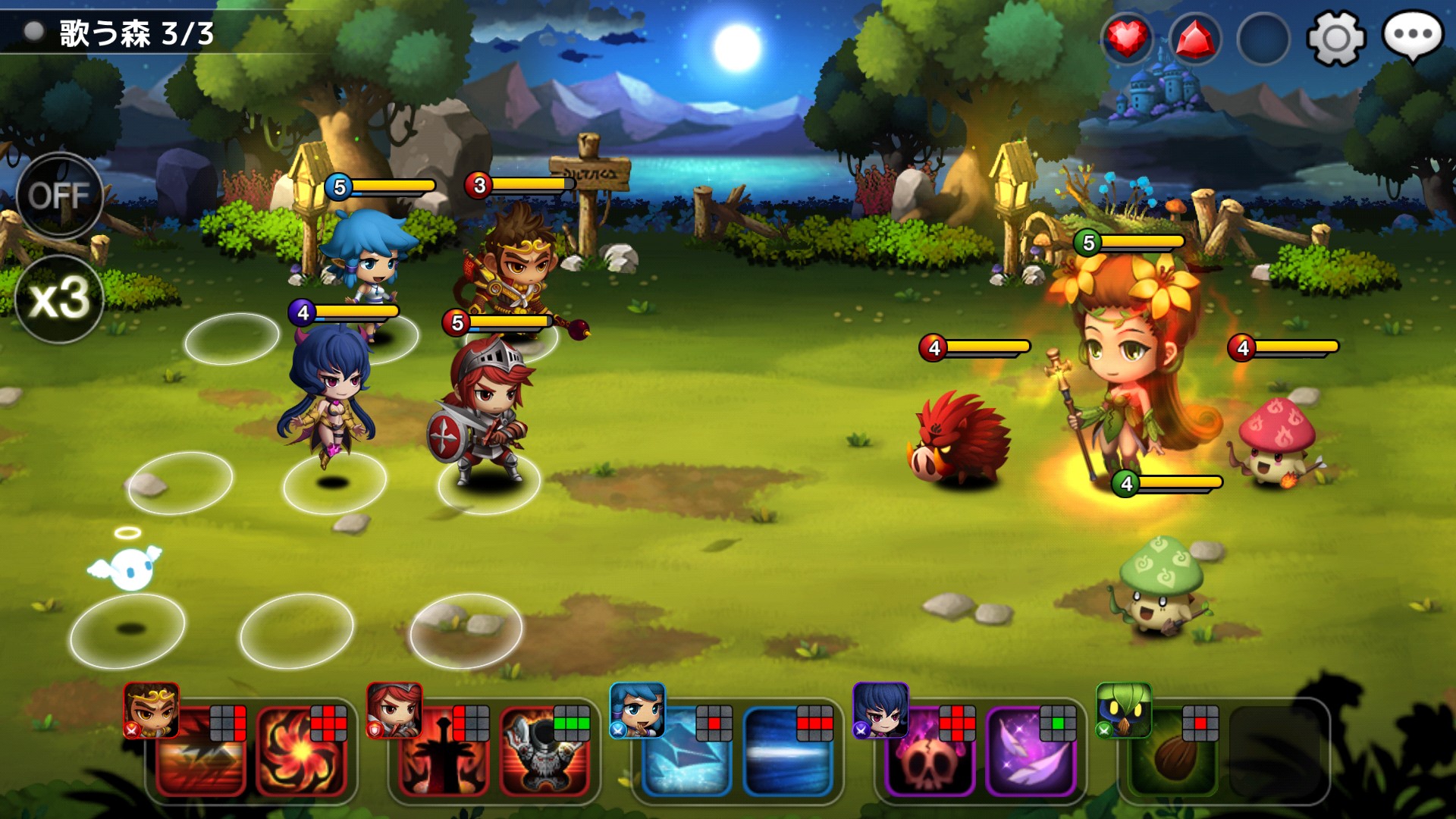
Task: Change the x3 battle speed
Action: tap(59, 298)
